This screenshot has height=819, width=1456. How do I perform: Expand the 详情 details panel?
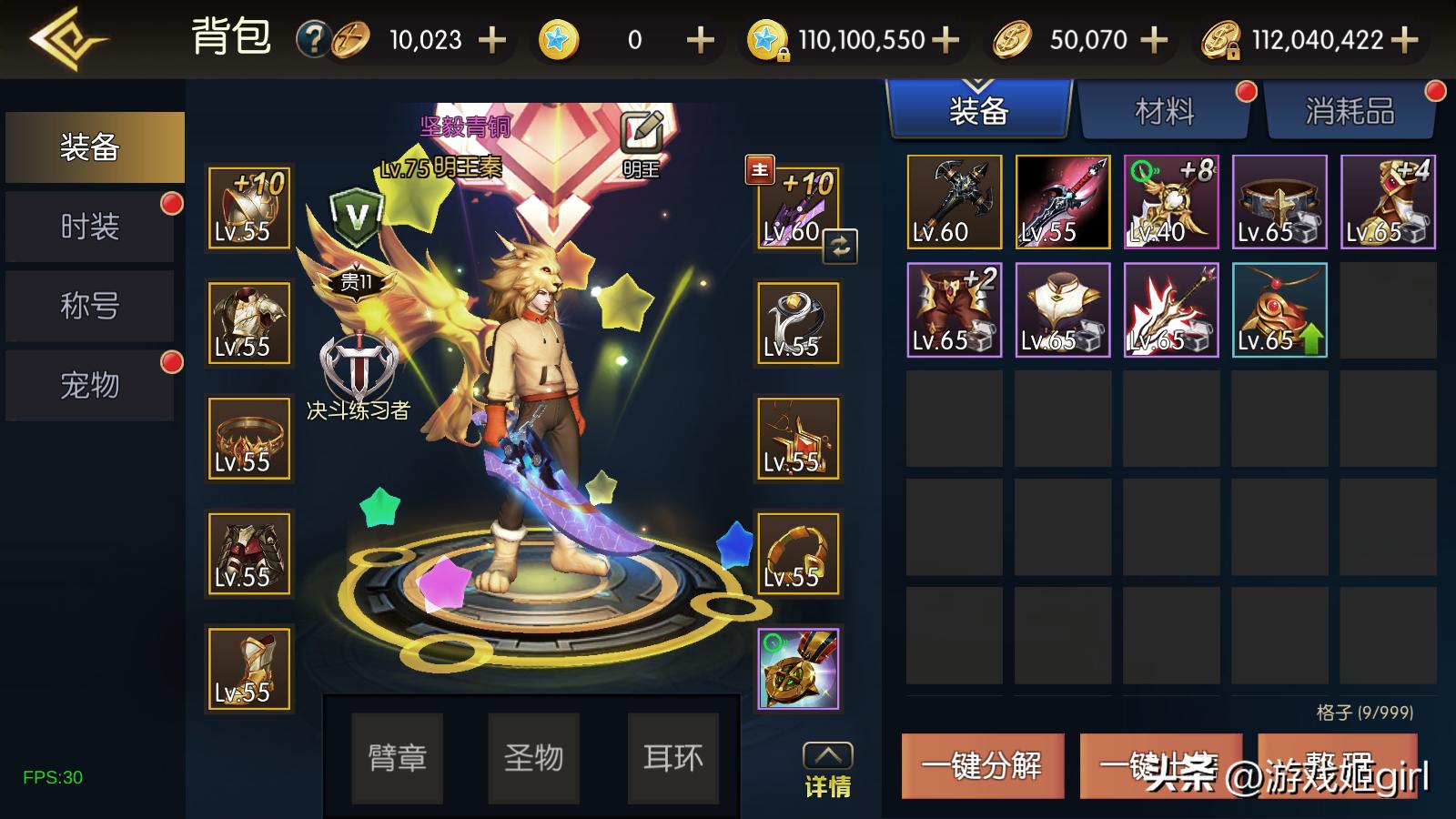coord(827,770)
